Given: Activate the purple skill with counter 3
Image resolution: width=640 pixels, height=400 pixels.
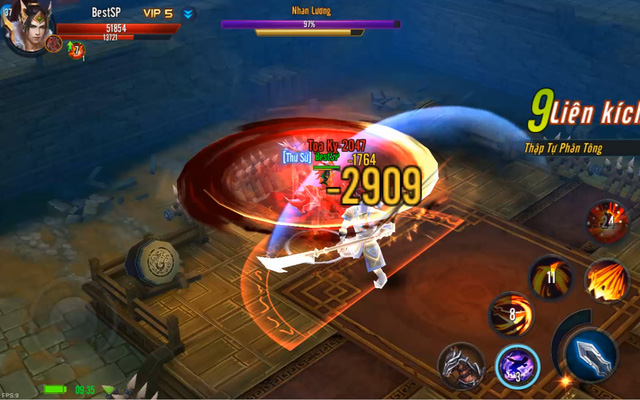Looking at the screenshot, I should [x=518, y=365].
